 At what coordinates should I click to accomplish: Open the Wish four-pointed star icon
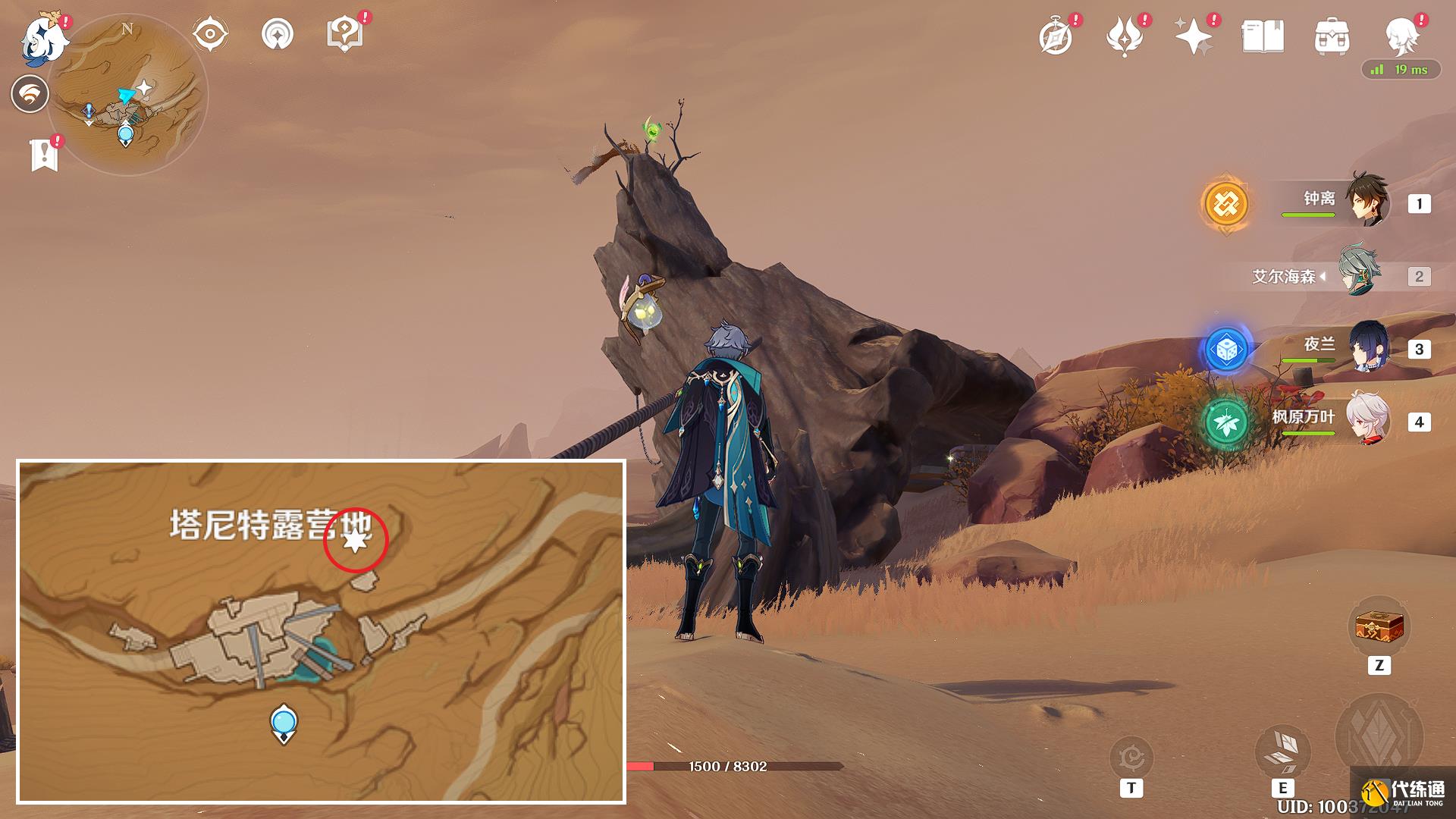1193,36
